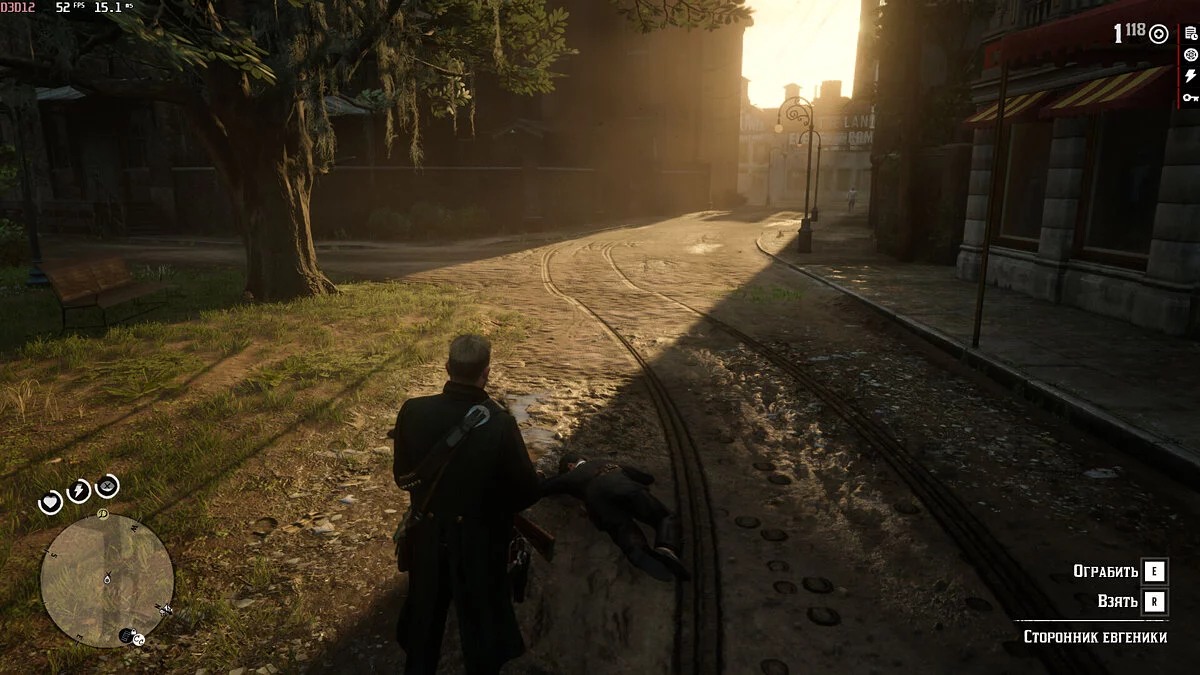Open the clipboard with clock icon
This screenshot has width=1200, height=675.
coord(1190,34)
